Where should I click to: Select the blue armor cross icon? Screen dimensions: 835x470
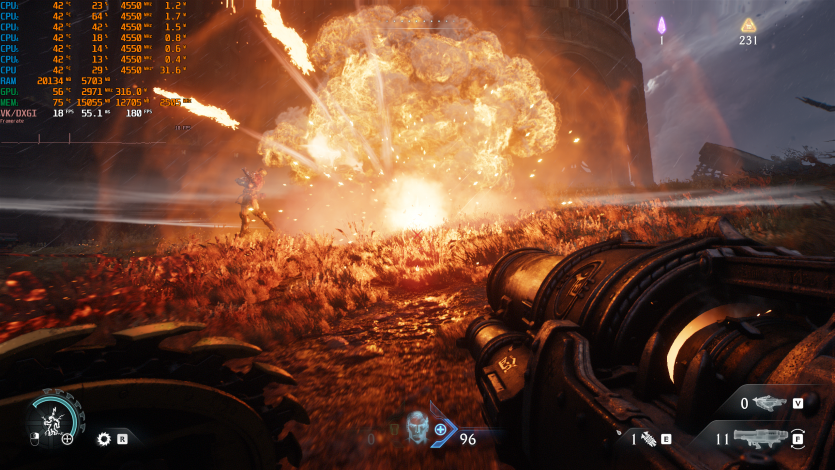pos(440,430)
